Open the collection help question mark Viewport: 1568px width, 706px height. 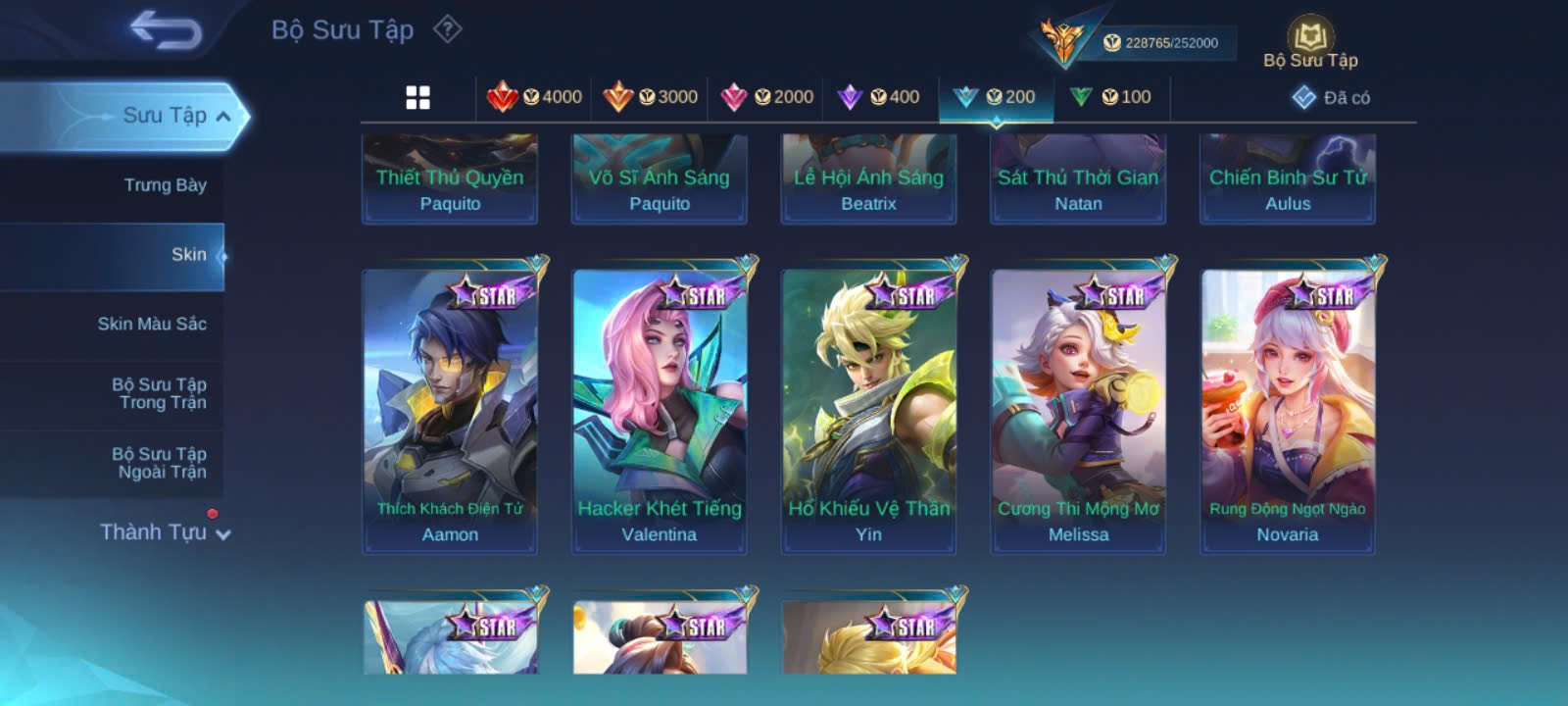(x=448, y=29)
